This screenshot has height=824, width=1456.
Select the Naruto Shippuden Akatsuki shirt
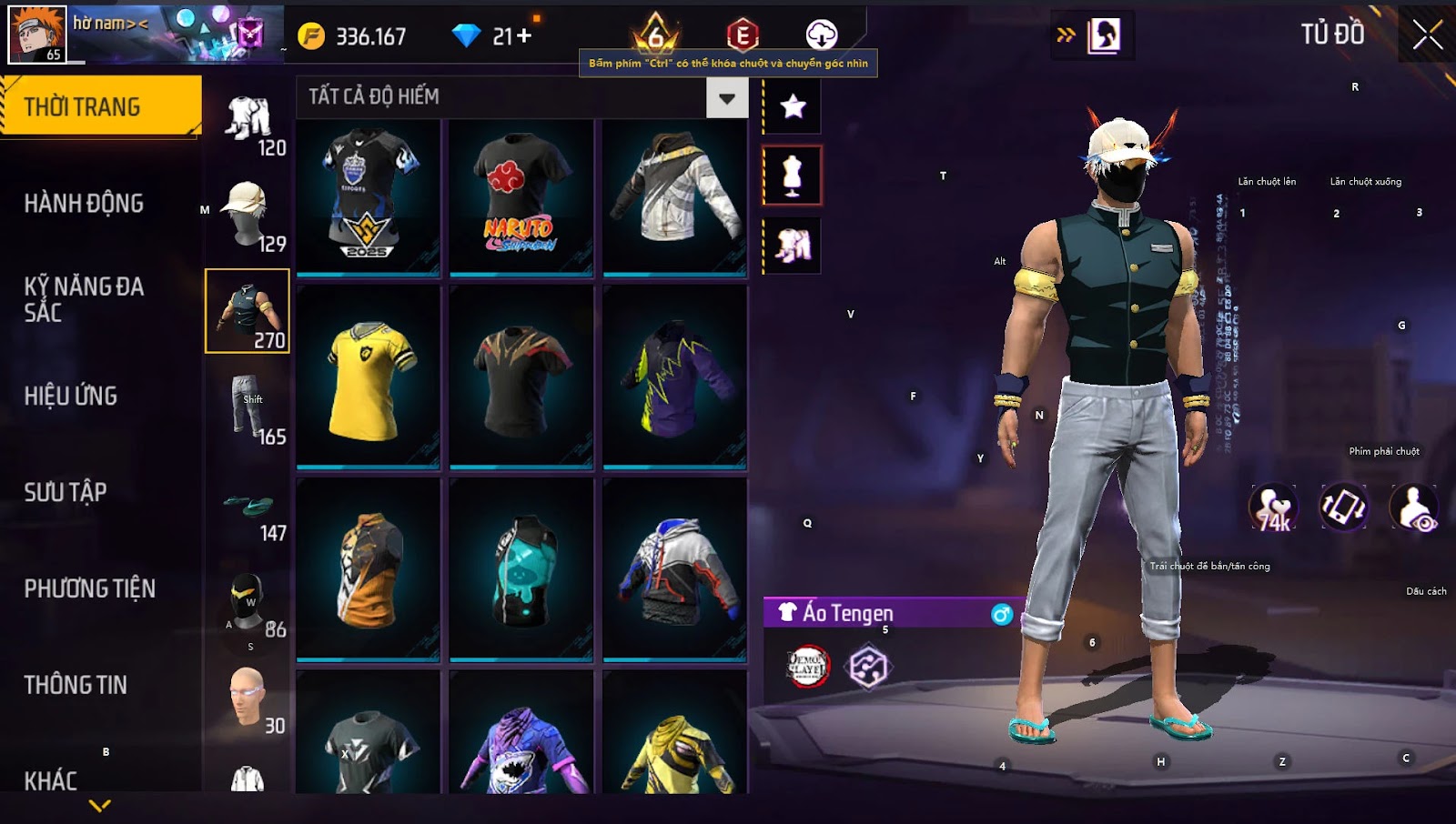pyautogui.click(x=521, y=196)
